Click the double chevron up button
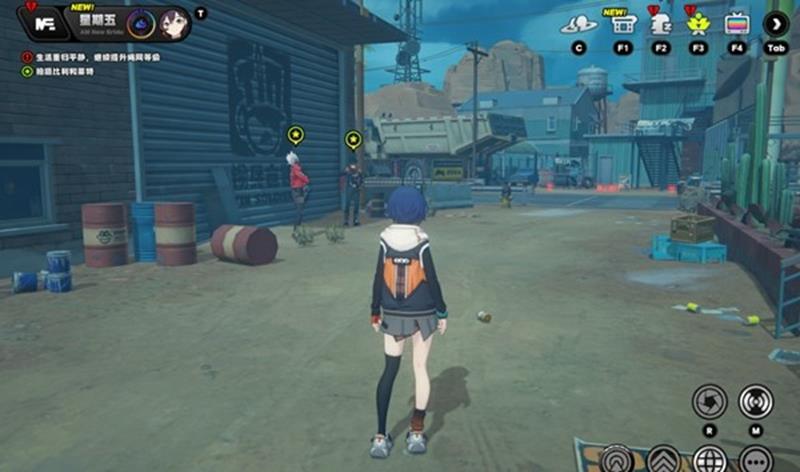 point(664,459)
